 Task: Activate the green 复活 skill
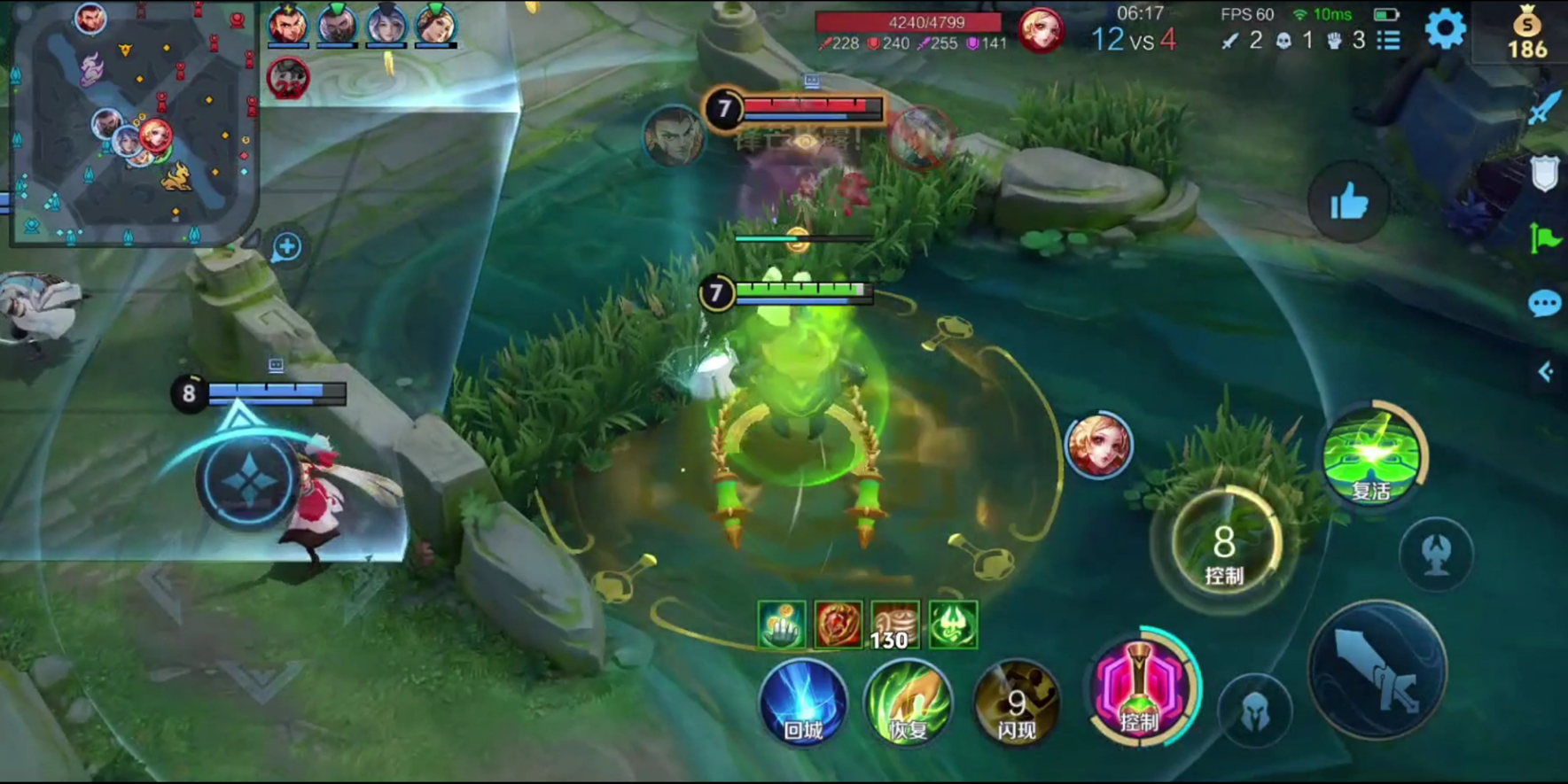click(x=1370, y=456)
